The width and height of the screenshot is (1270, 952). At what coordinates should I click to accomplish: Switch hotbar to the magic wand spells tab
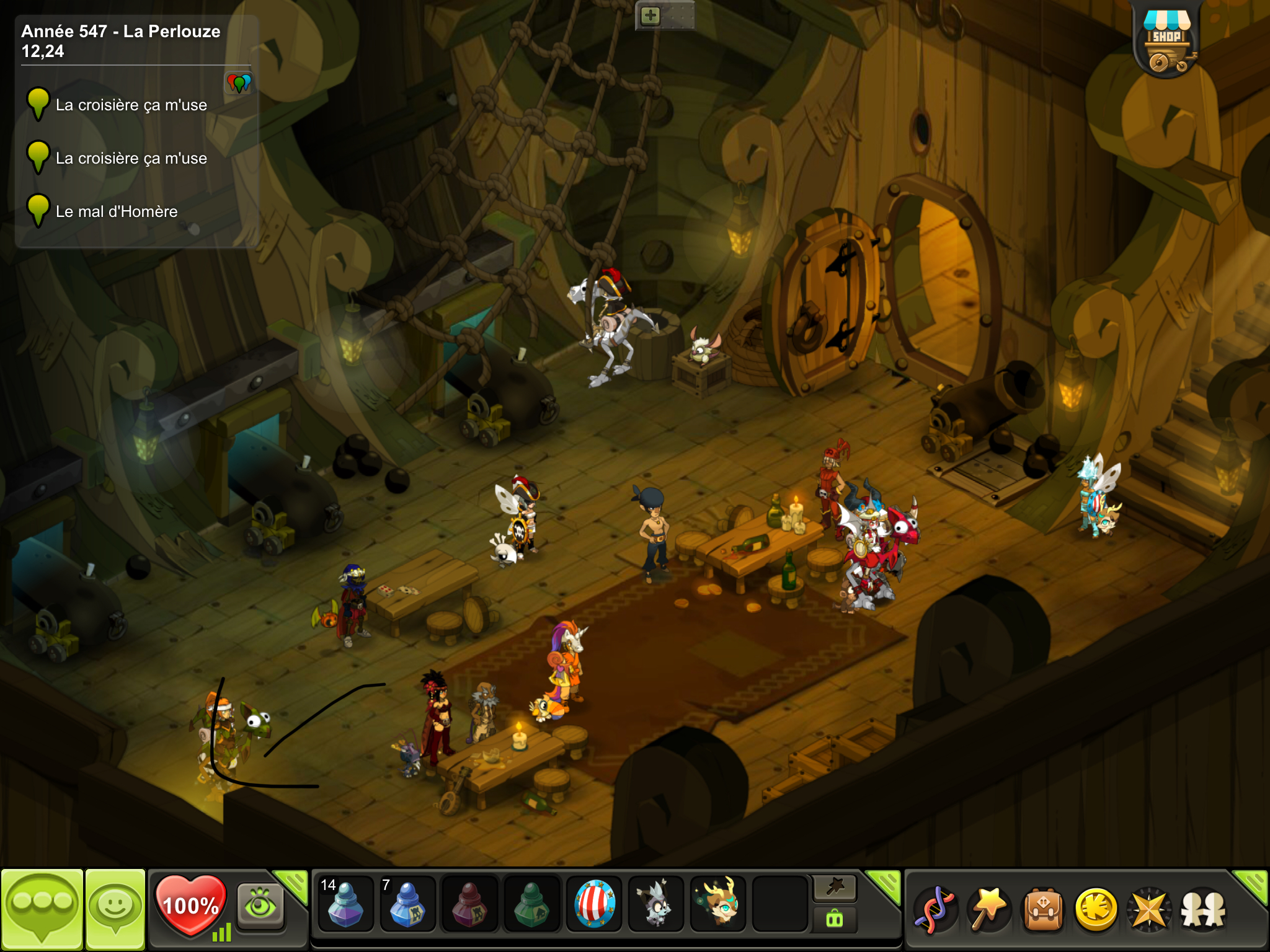click(835, 888)
